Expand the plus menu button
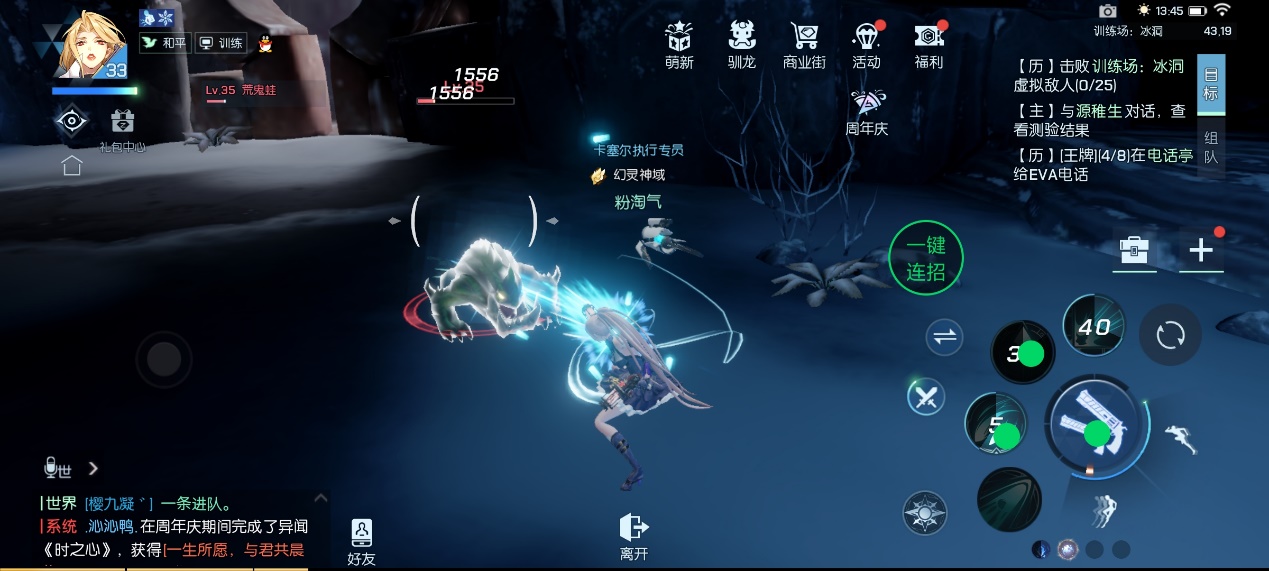1269x571 pixels. (1201, 249)
